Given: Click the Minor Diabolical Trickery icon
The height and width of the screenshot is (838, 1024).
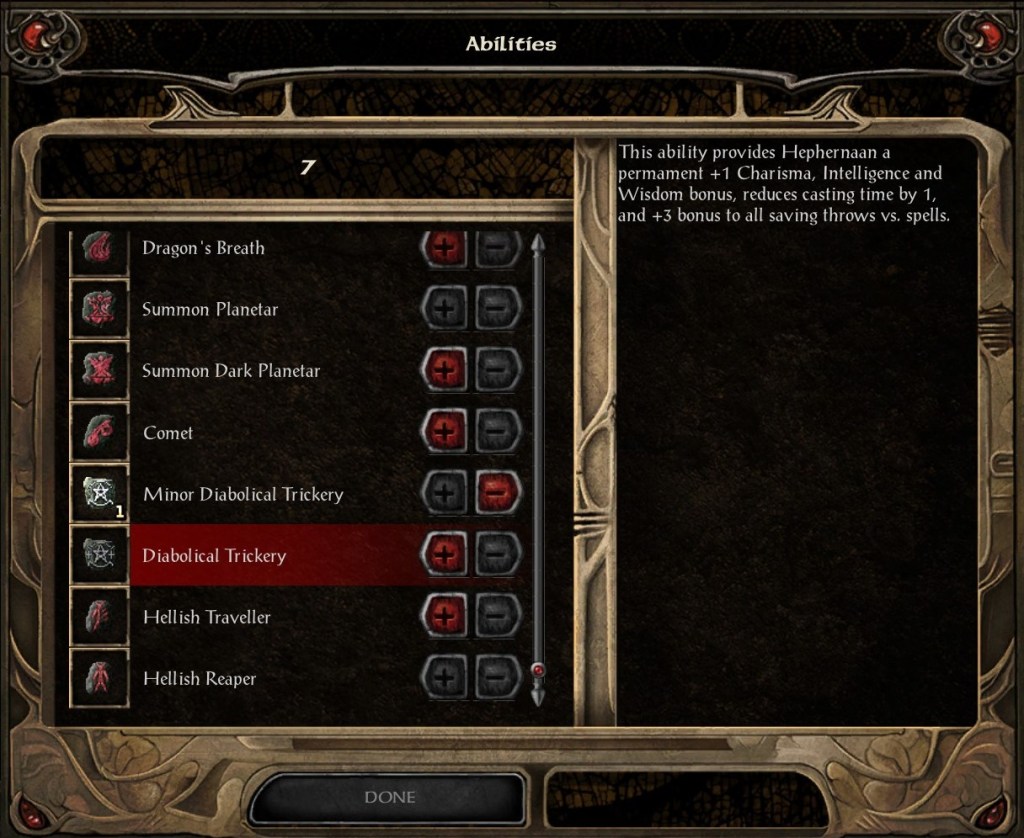Looking at the screenshot, I should coord(101,494).
